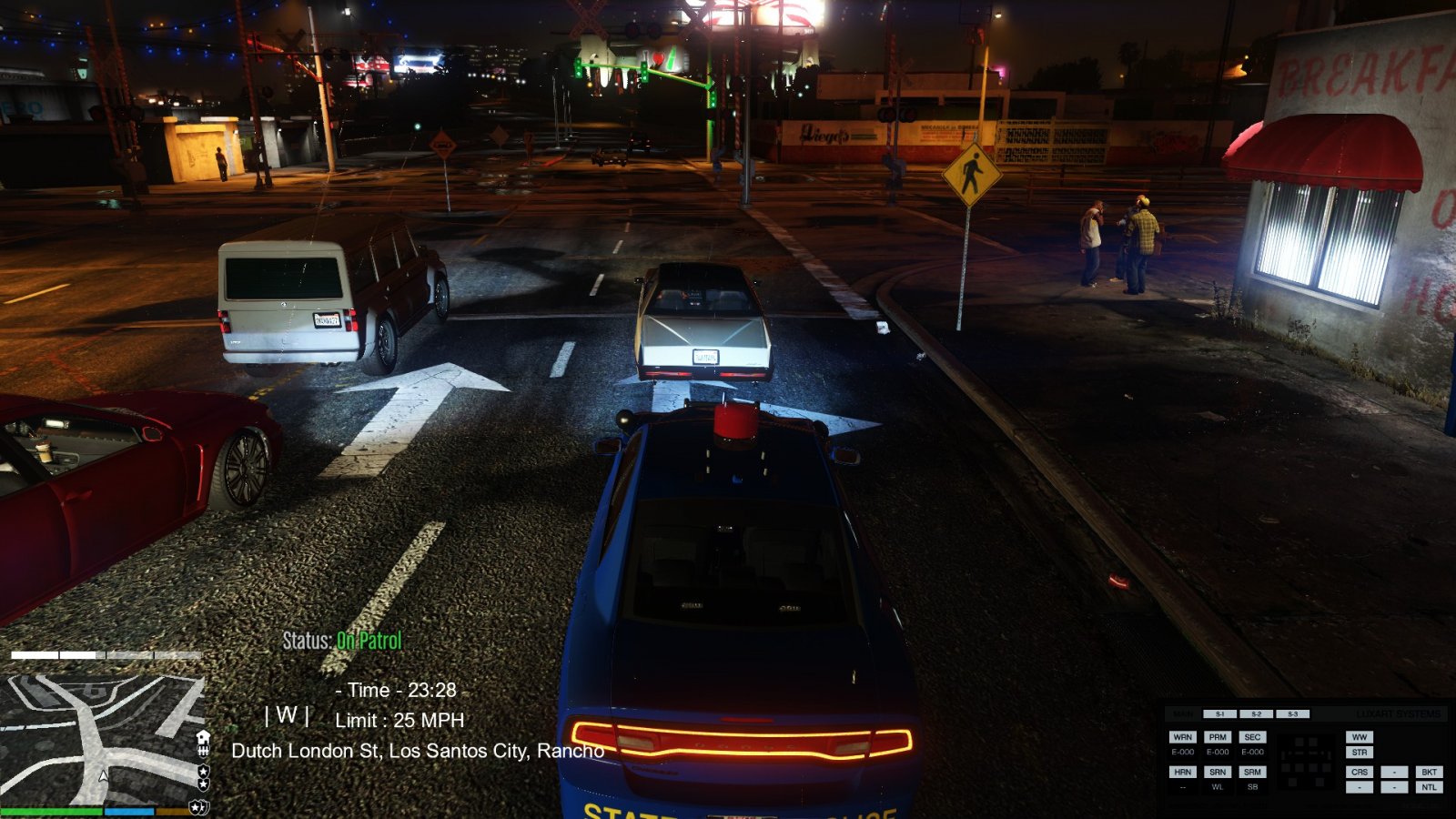Switch to the S-1 stage
Image resolution: width=1456 pixels, height=819 pixels.
[1219, 714]
